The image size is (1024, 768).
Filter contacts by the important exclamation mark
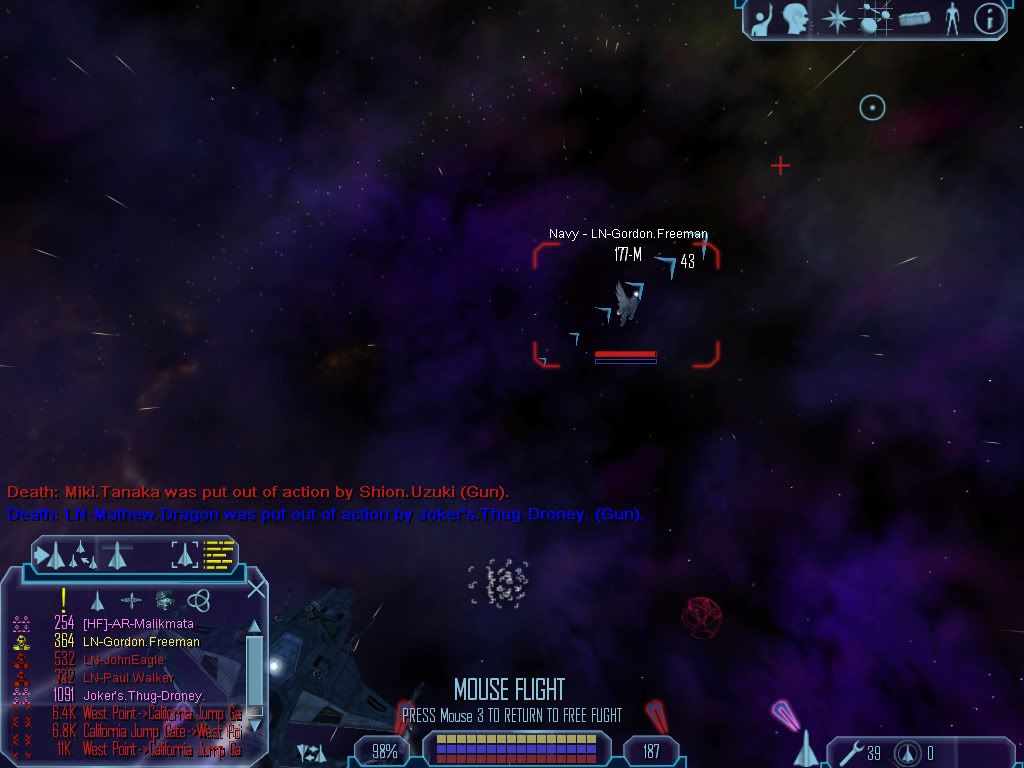point(63,599)
